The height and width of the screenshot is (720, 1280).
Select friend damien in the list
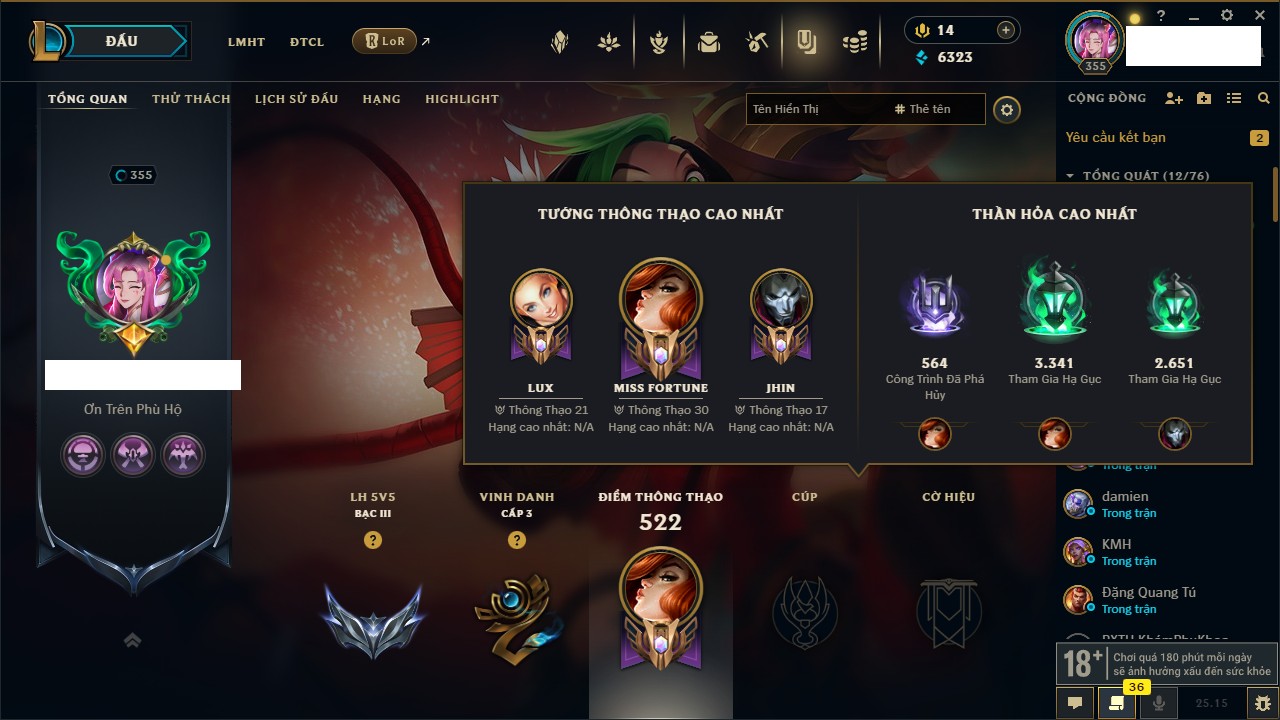coord(1125,497)
